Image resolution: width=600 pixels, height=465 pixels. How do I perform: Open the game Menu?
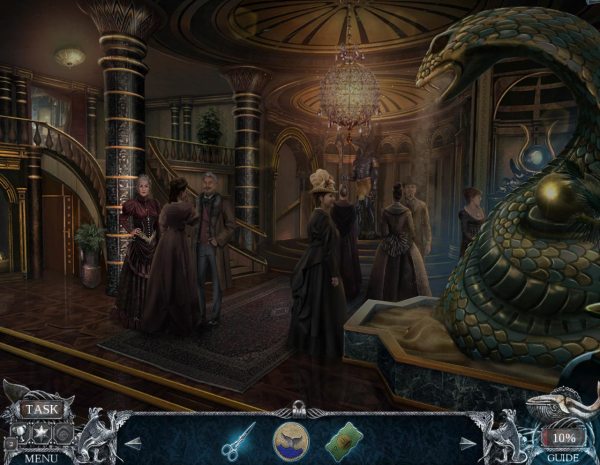click(41, 458)
